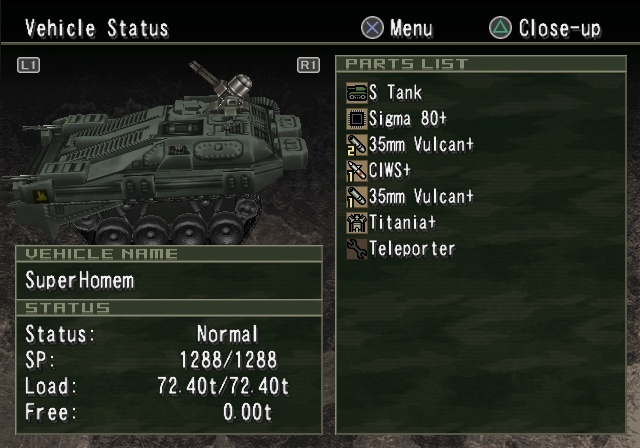Choose Sigma 80+ in the parts list
Viewport: 640px width, 448px height.
click(x=407, y=119)
